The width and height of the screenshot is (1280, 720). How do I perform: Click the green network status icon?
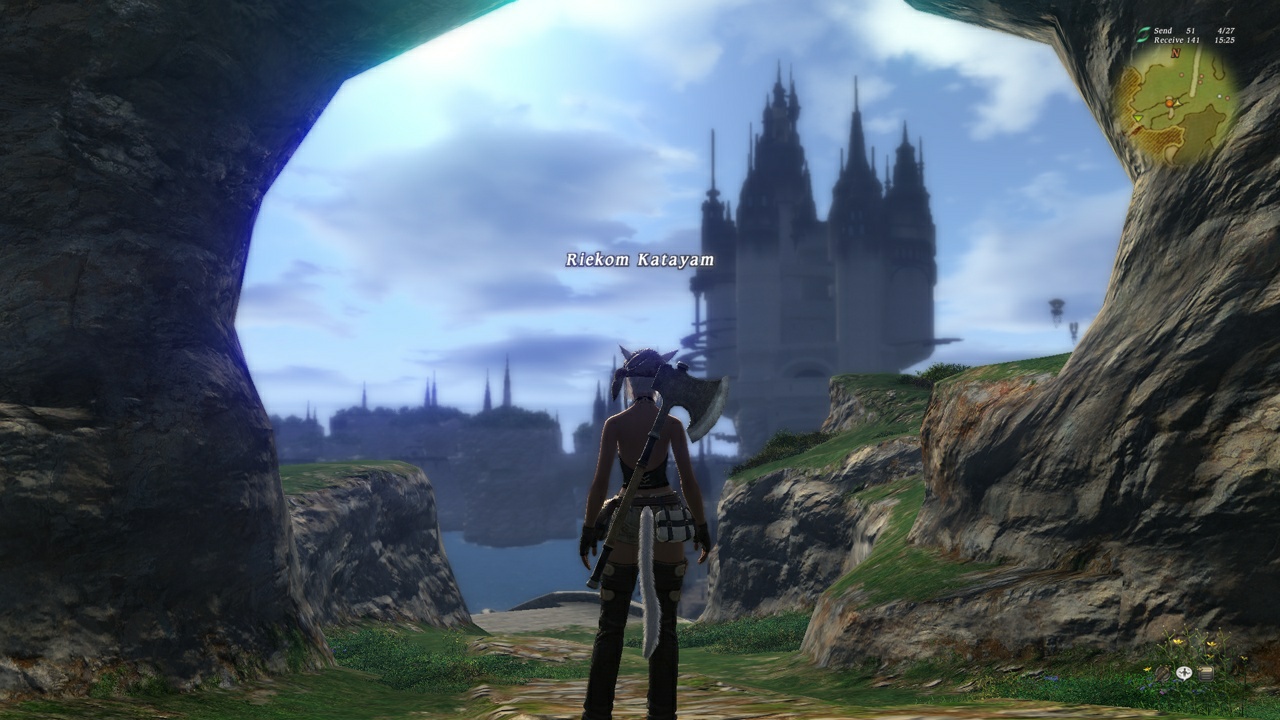1142,34
